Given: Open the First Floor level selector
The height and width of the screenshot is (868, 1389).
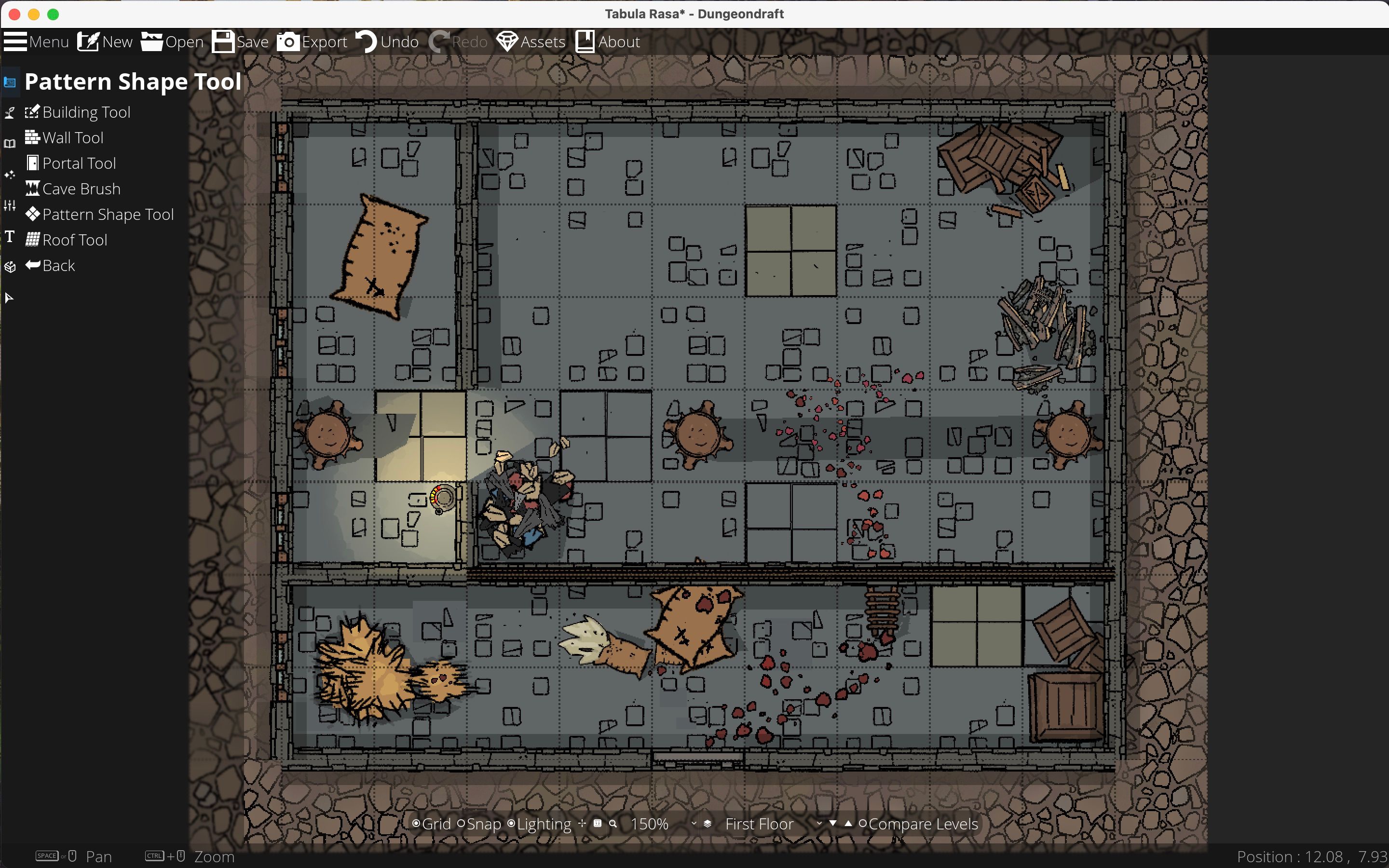Looking at the screenshot, I should pos(759,823).
